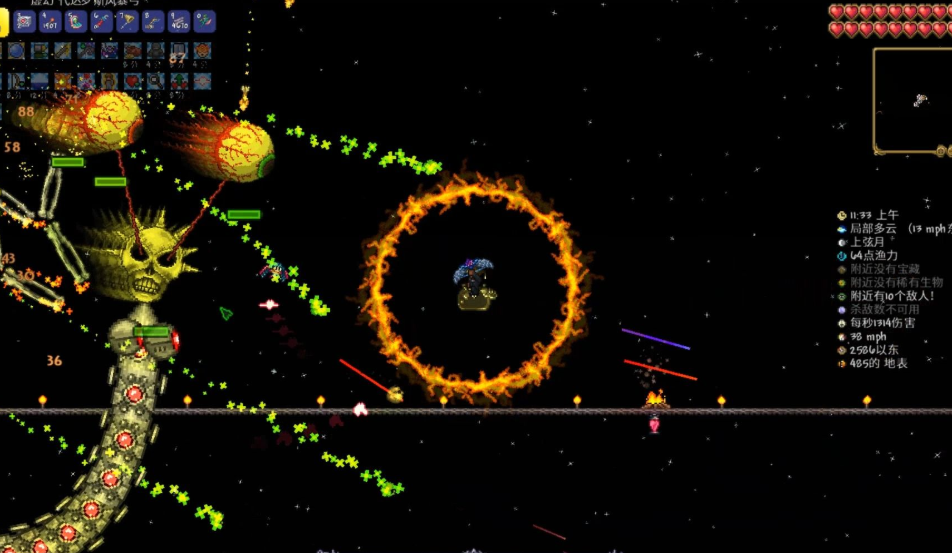
Task: Select hotbar slot 9 with 4670 stack
Action: [179, 20]
